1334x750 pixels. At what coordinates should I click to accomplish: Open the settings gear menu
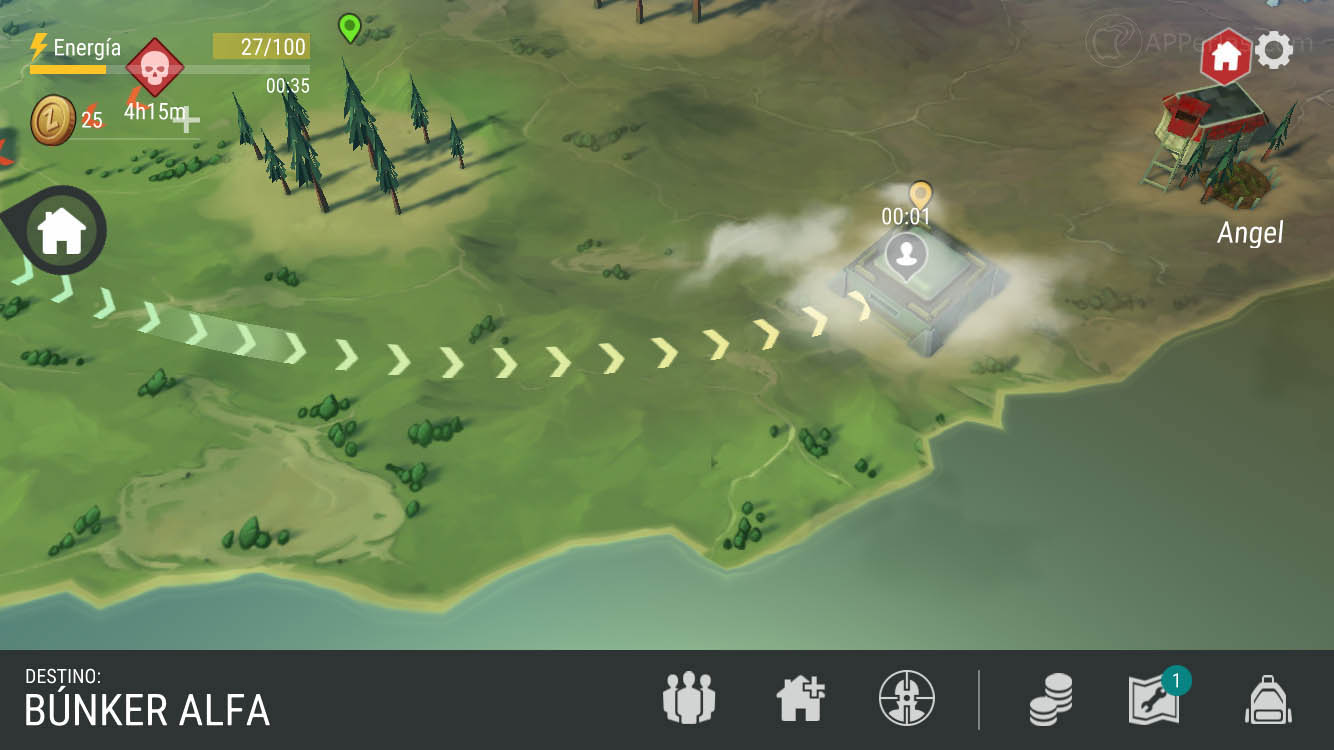pyautogui.click(x=1274, y=50)
